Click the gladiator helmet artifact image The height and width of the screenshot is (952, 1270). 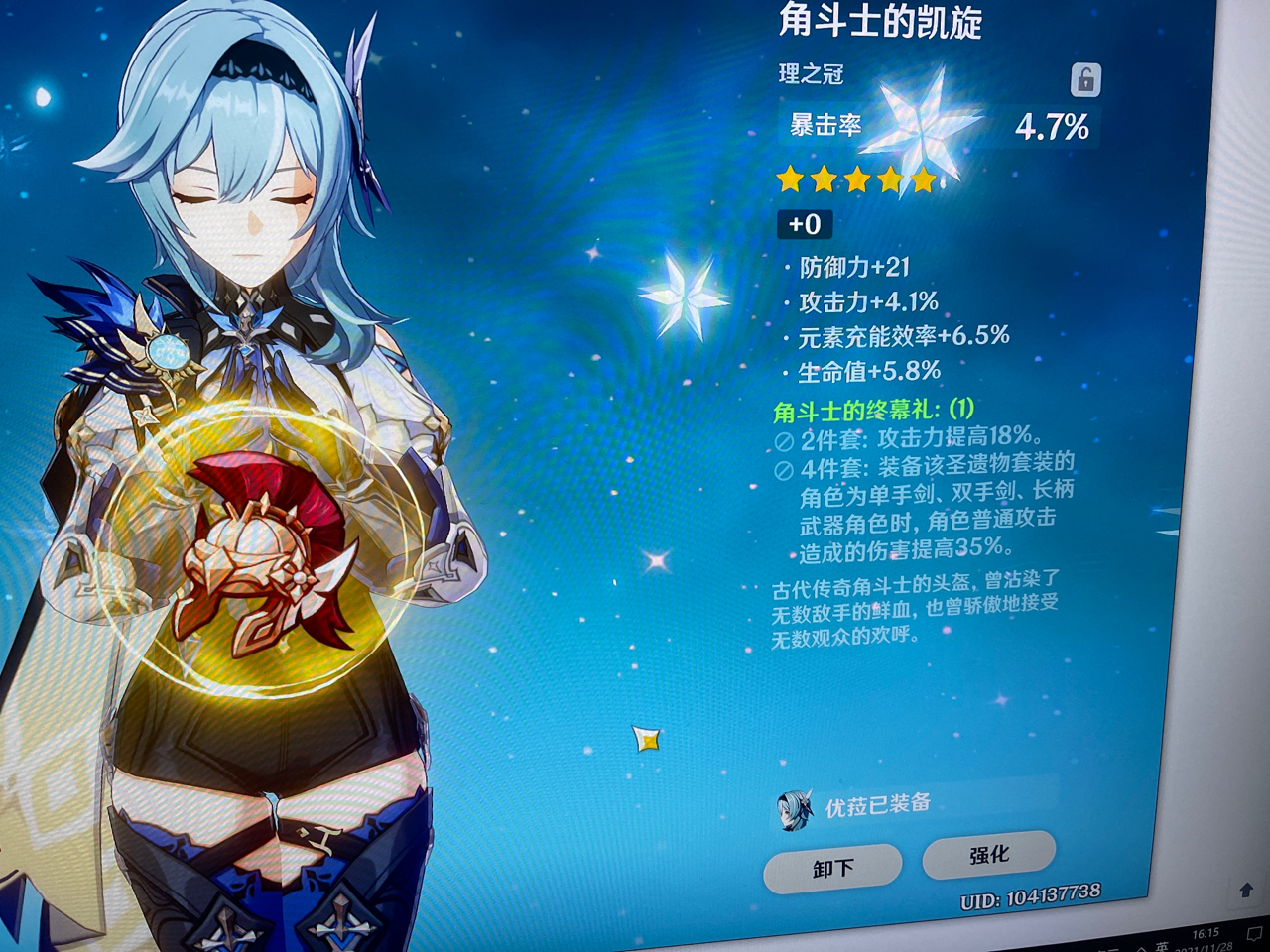pos(266,555)
